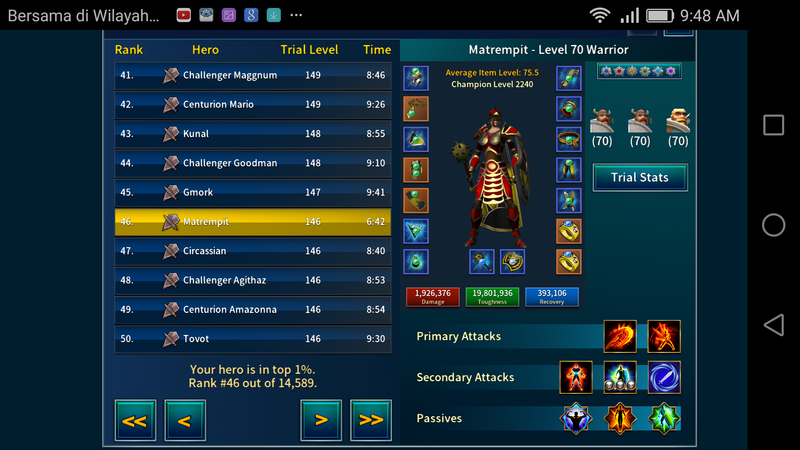800x450 pixels.
Task: Open the Trial Stats panel
Action: click(640, 178)
